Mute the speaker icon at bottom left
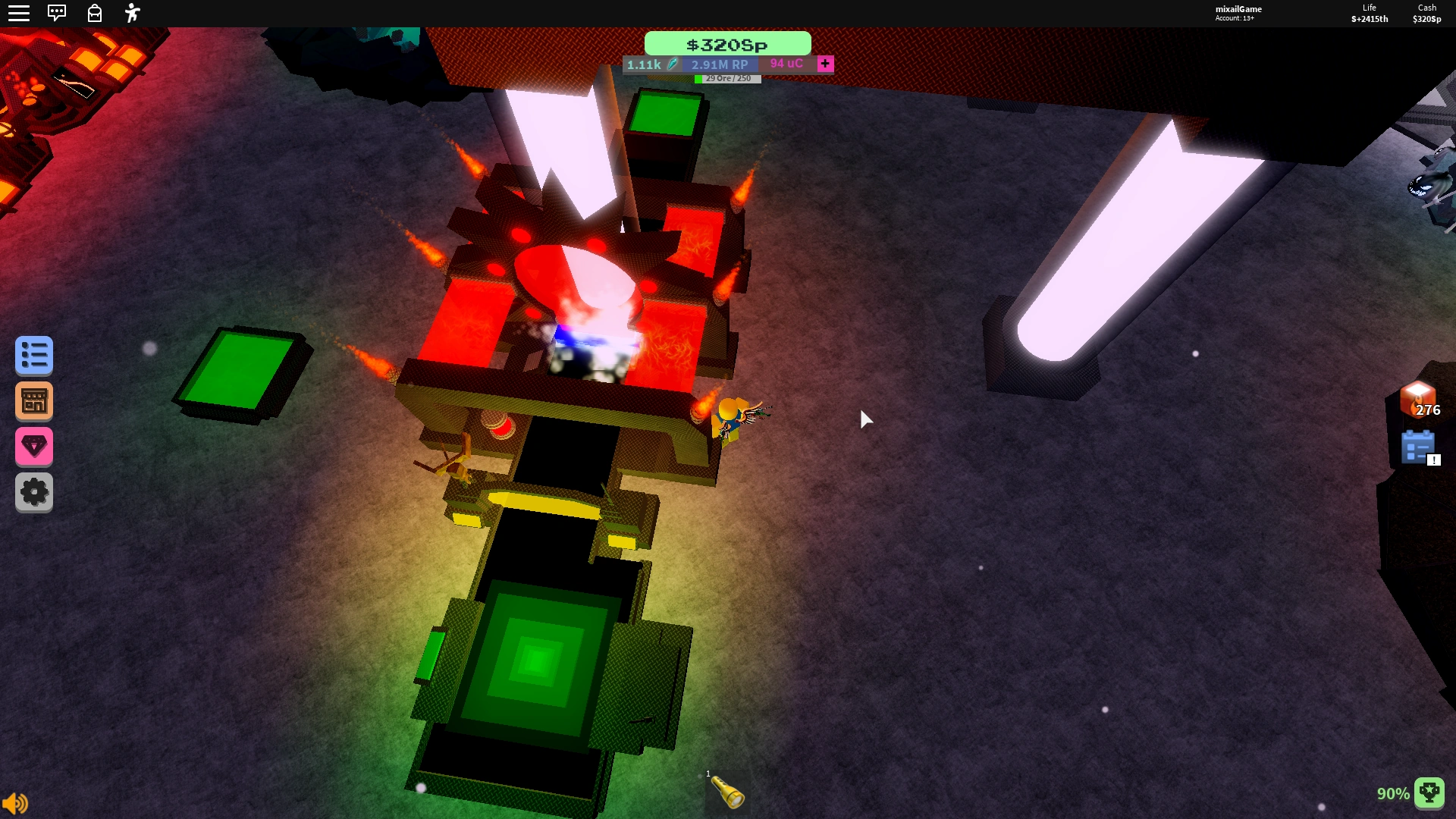Viewport: 1456px width, 819px height. 17,802
